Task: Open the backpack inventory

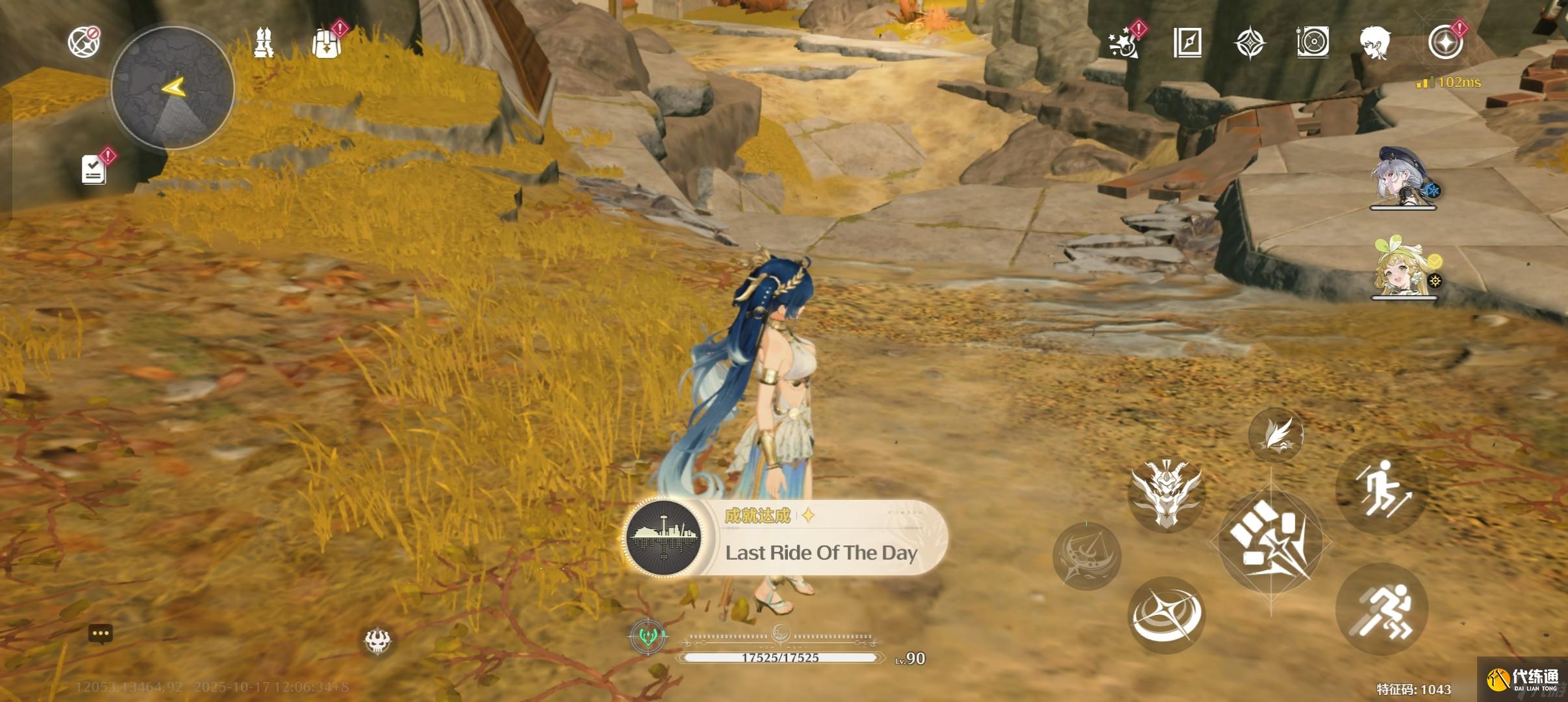Action: pyautogui.click(x=326, y=44)
